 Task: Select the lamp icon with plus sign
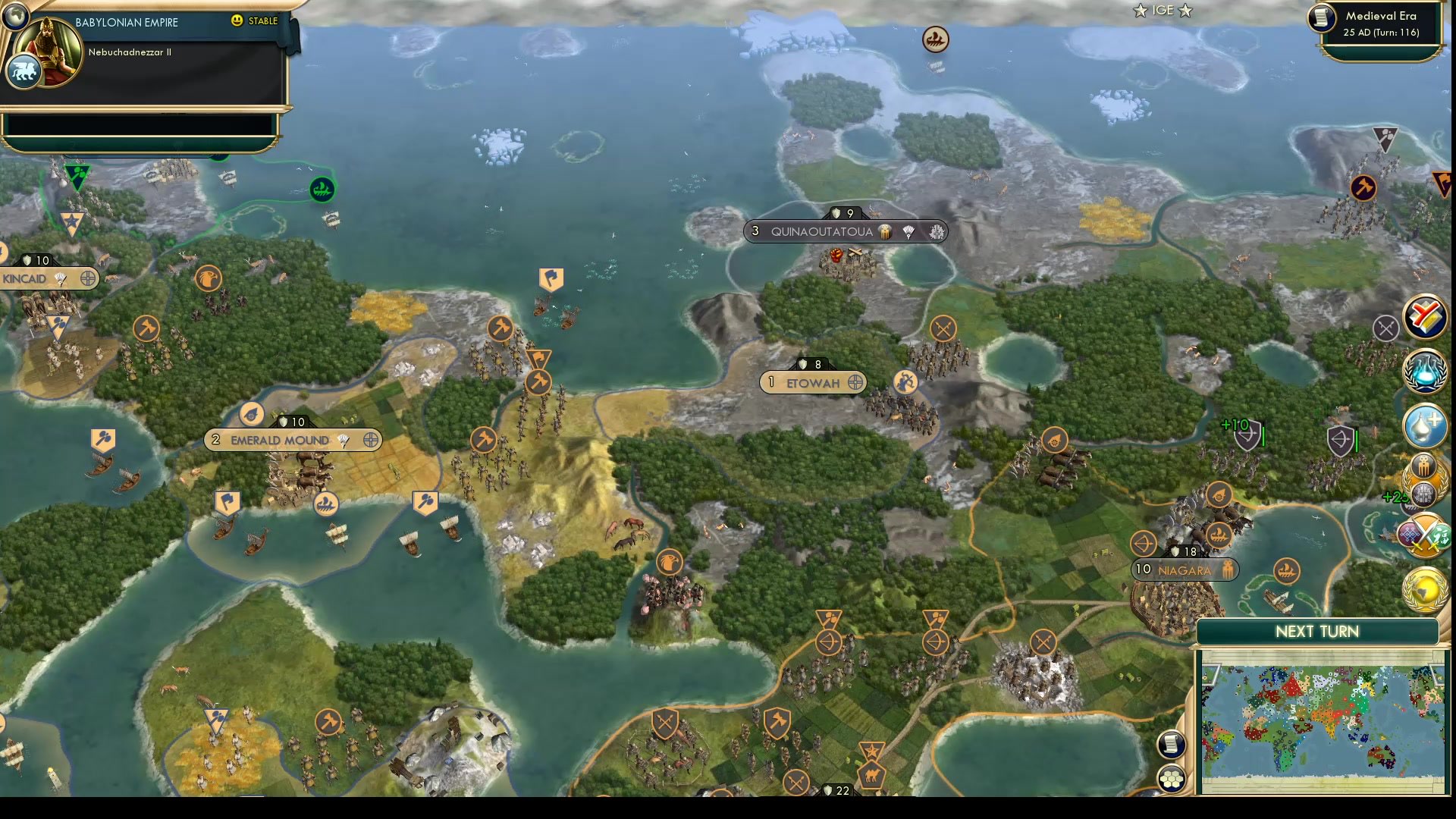coord(1424,425)
